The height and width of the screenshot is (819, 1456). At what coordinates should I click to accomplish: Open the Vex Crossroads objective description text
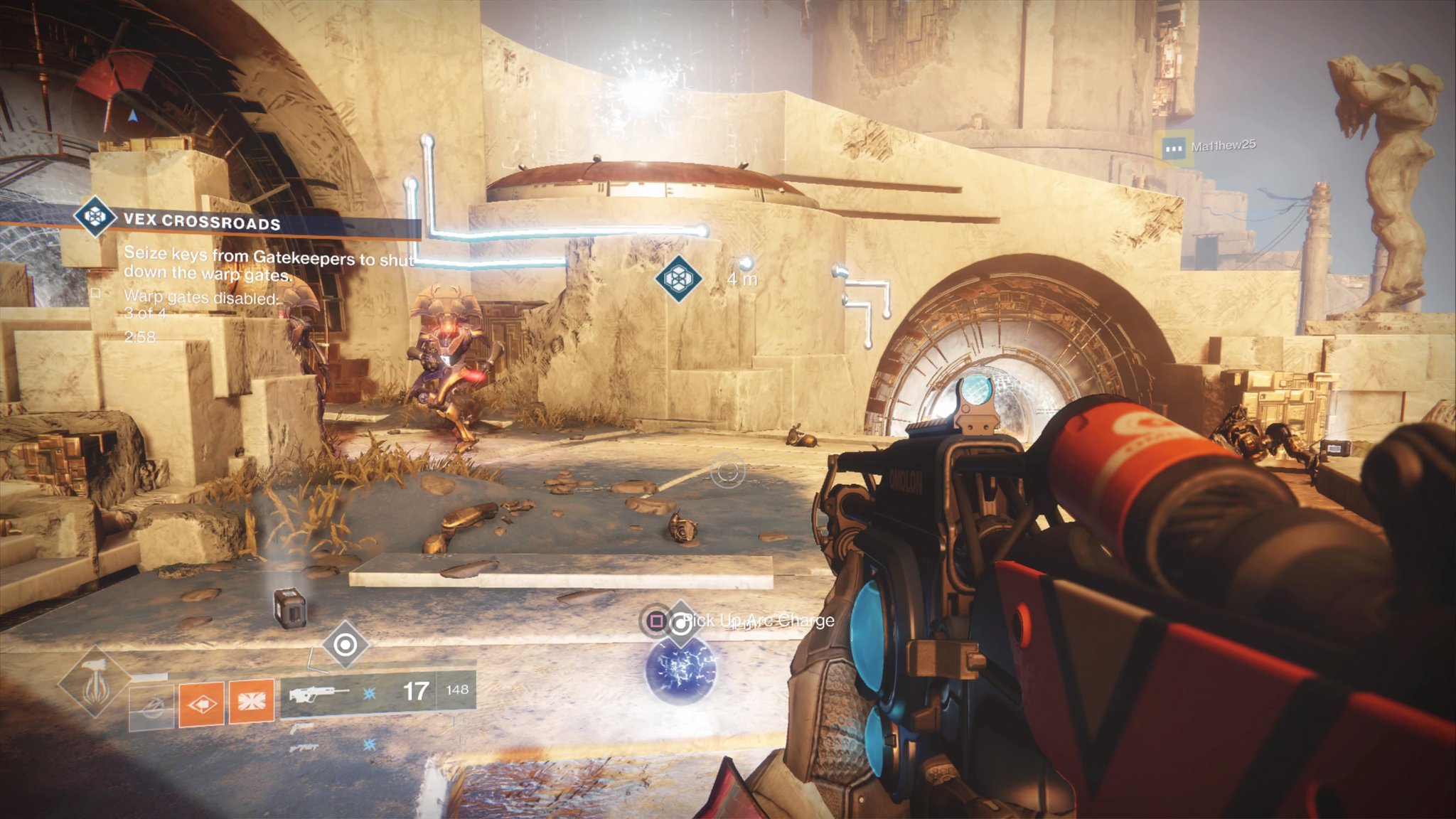(x=267, y=264)
